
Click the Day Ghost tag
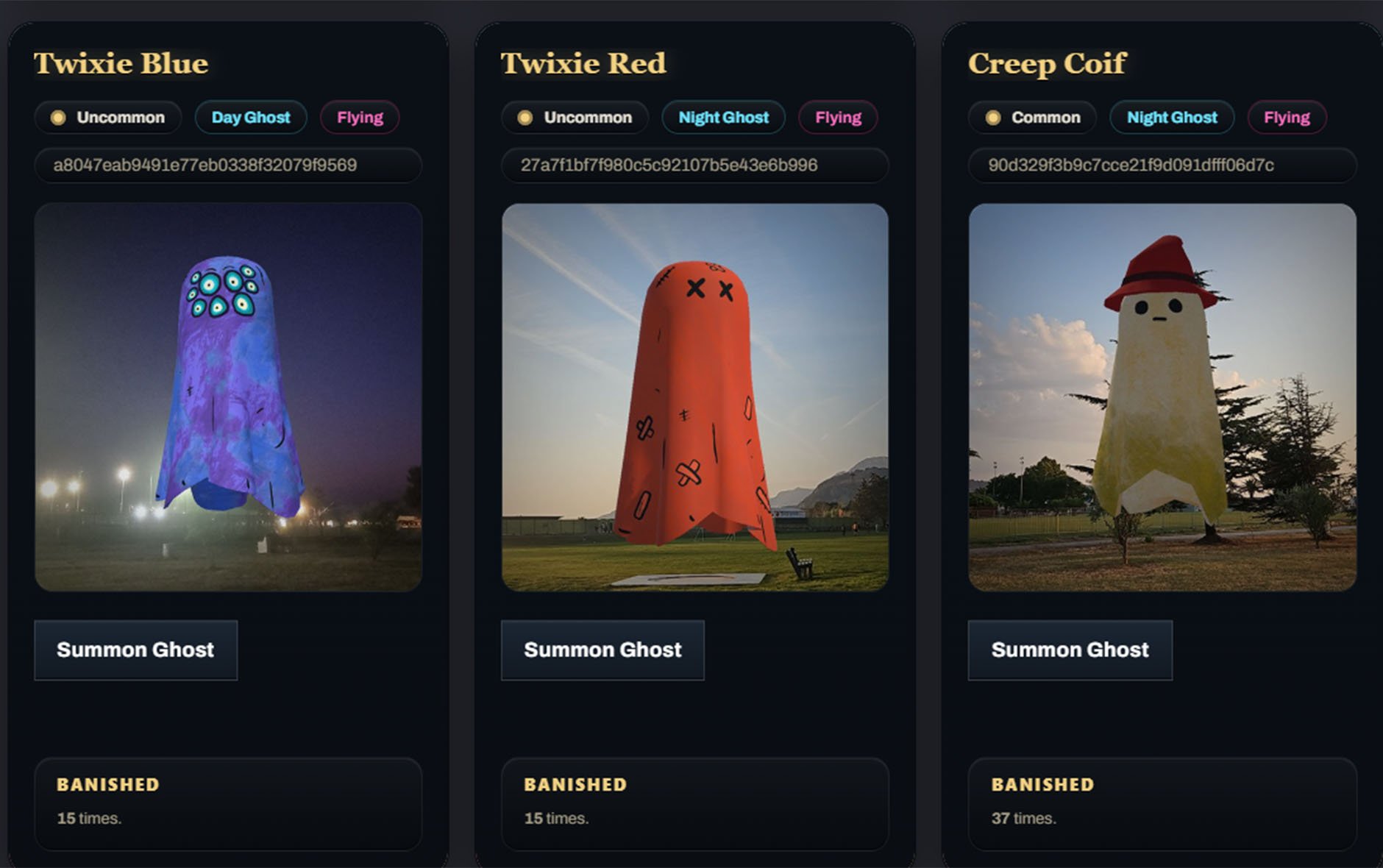(x=251, y=118)
